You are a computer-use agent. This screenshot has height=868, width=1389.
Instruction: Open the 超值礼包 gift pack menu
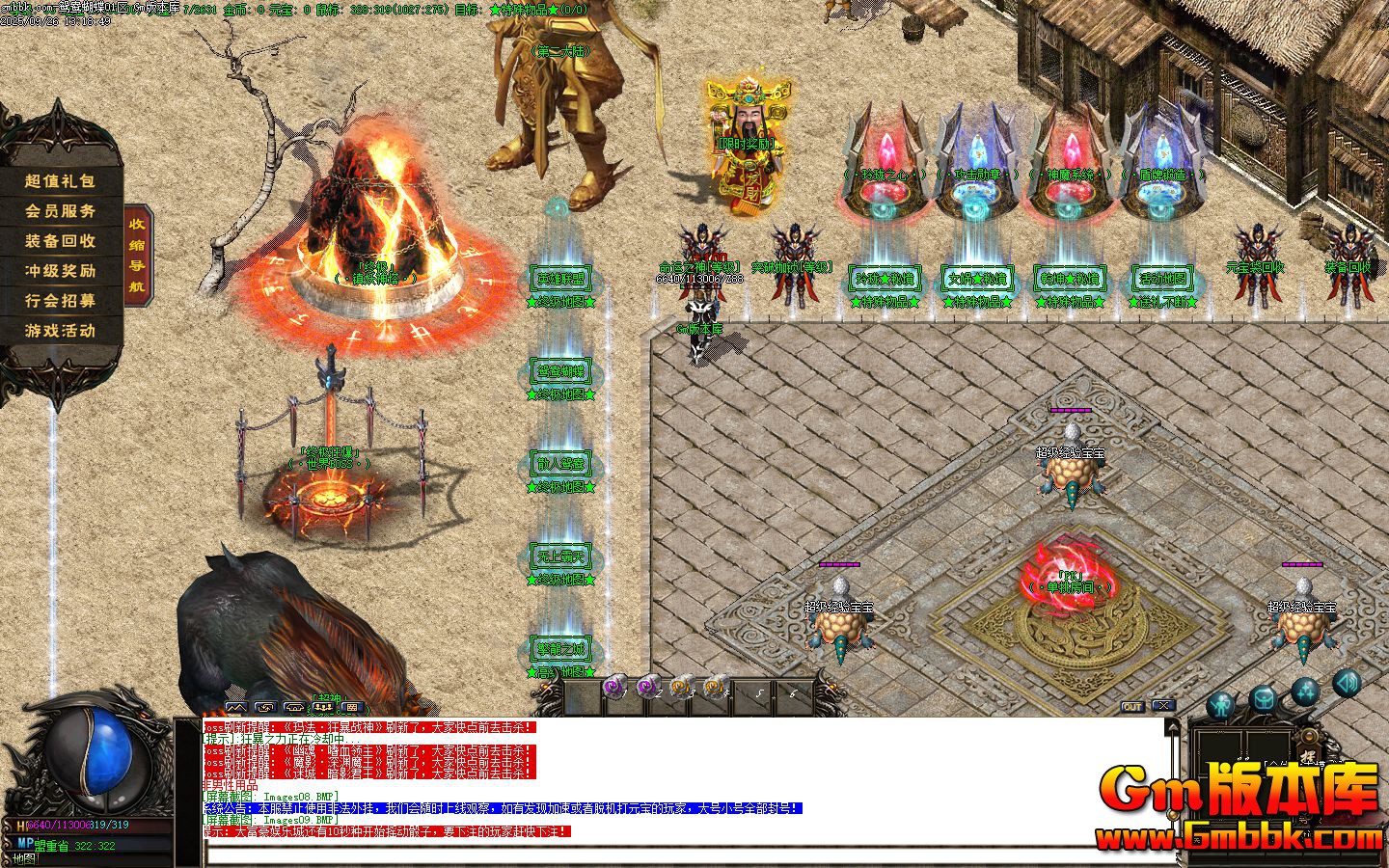coord(60,181)
